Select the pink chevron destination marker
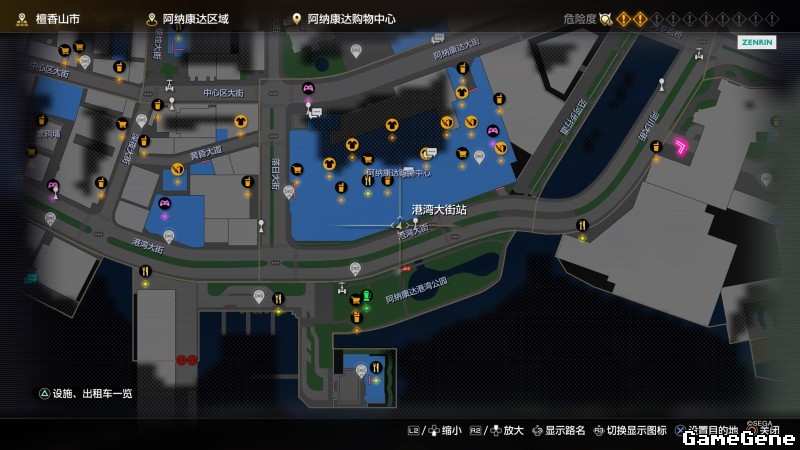 [683, 147]
